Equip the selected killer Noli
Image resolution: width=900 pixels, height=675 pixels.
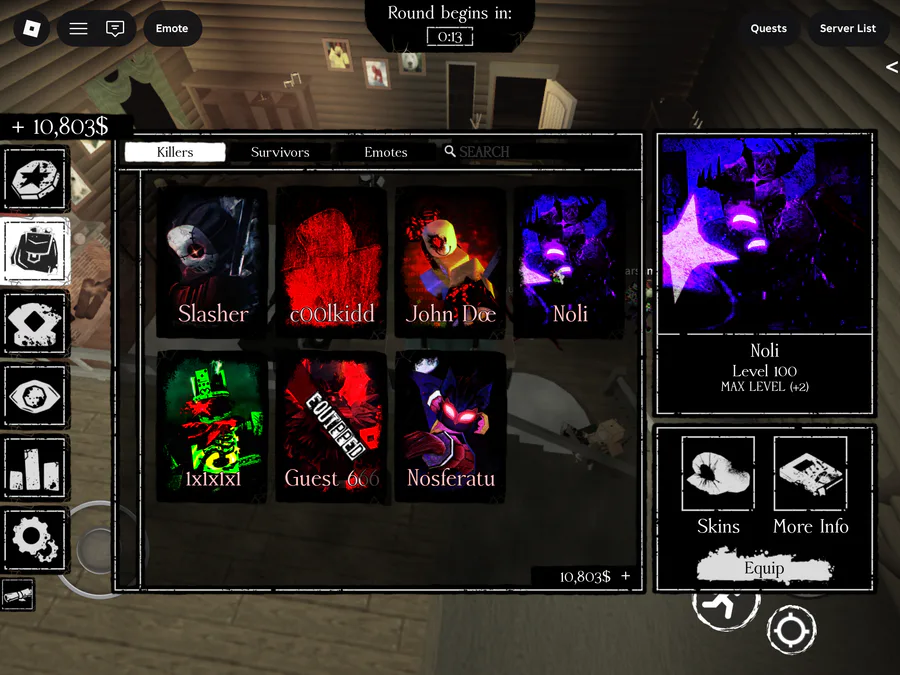[764, 568]
